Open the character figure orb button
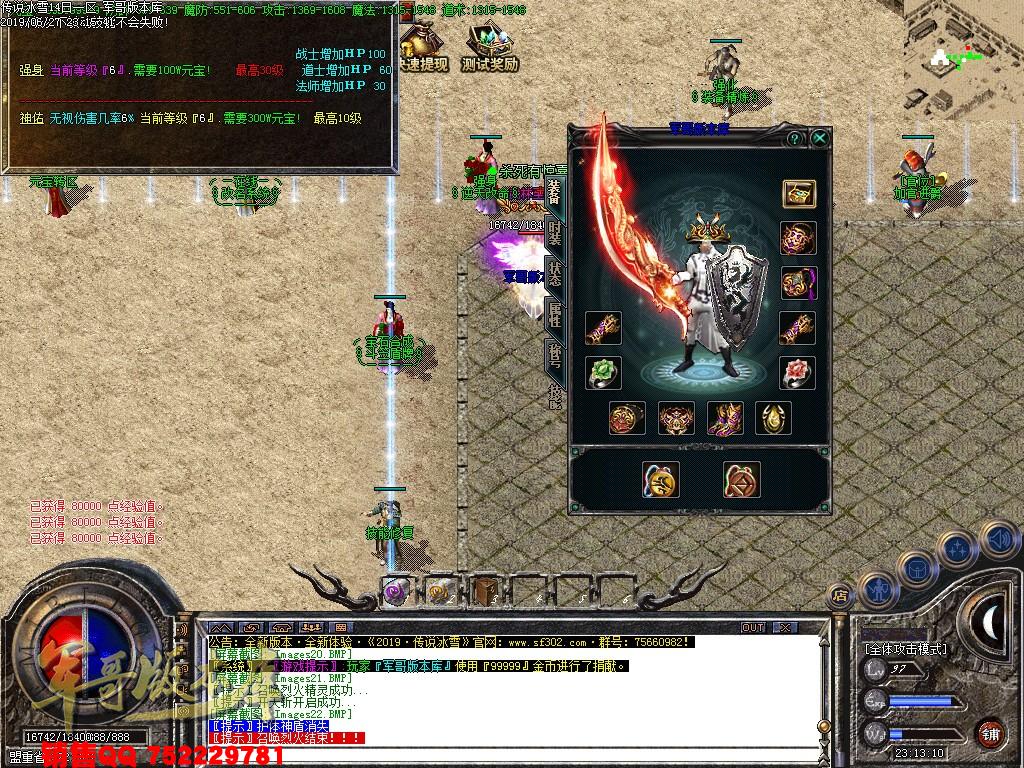This screenshot has width=1024, height=768. pos(878,591)
